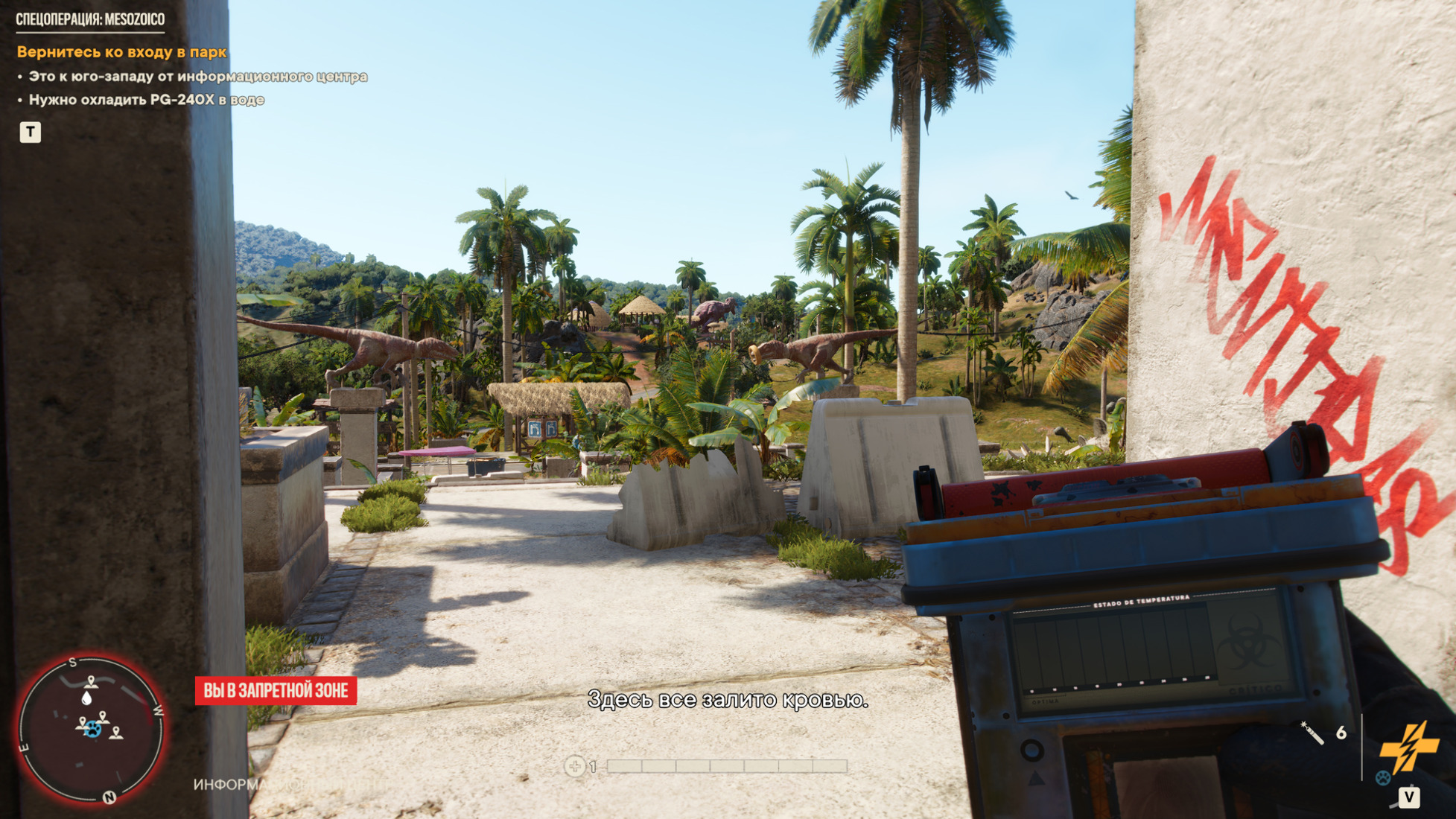The image size is (1456, 819).
Task: Open the orange objective "Вернитесь ко входу в парк"
Action: pyautogui.click(x=121, y=52)
